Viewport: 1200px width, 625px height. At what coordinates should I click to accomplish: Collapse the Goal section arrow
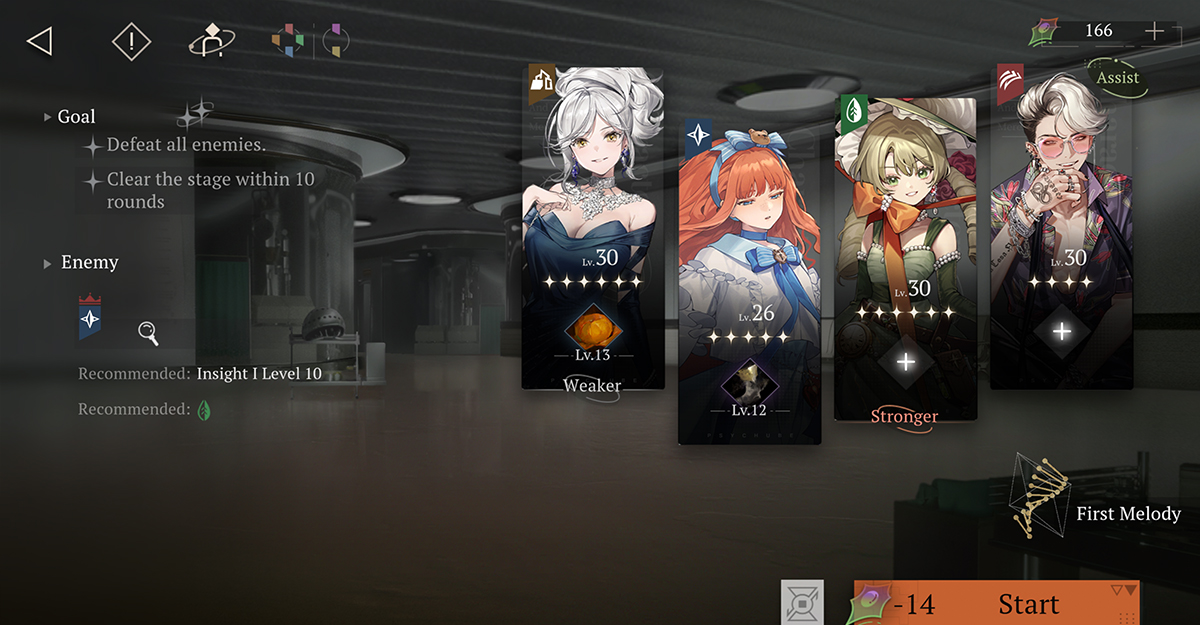click(47, 117)
